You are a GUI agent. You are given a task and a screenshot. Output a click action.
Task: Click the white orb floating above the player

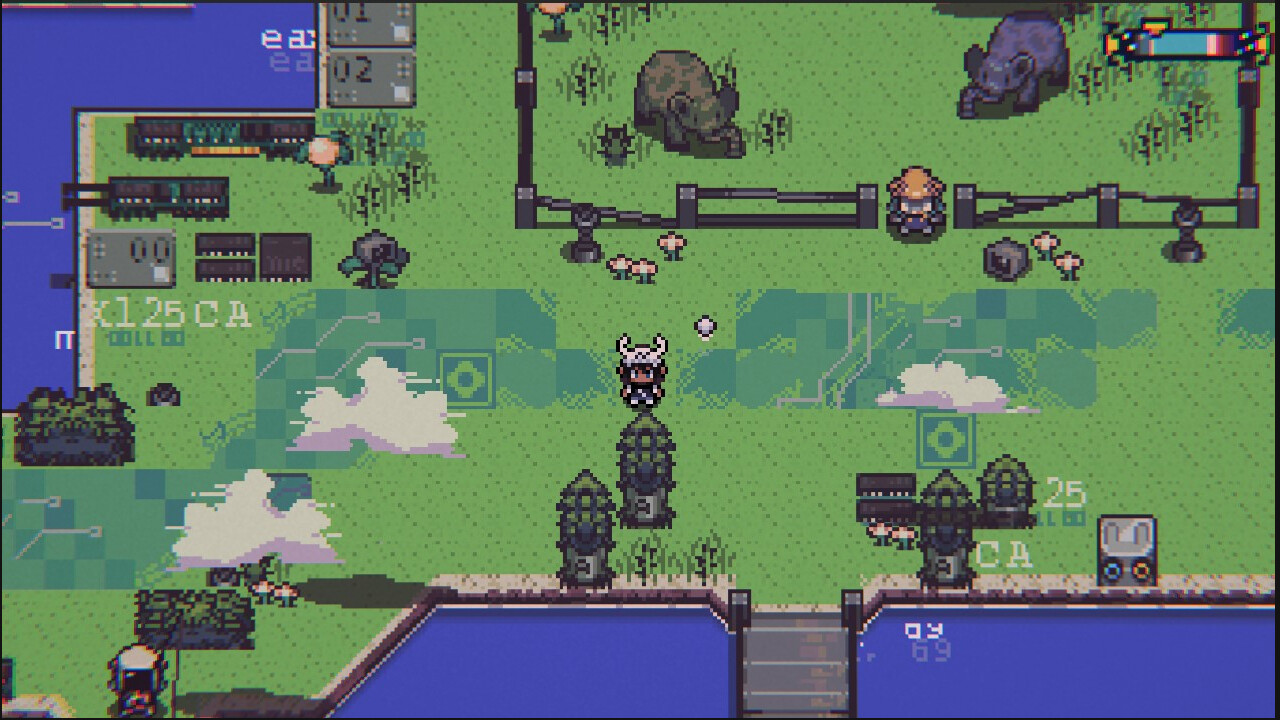coord(705,325)
